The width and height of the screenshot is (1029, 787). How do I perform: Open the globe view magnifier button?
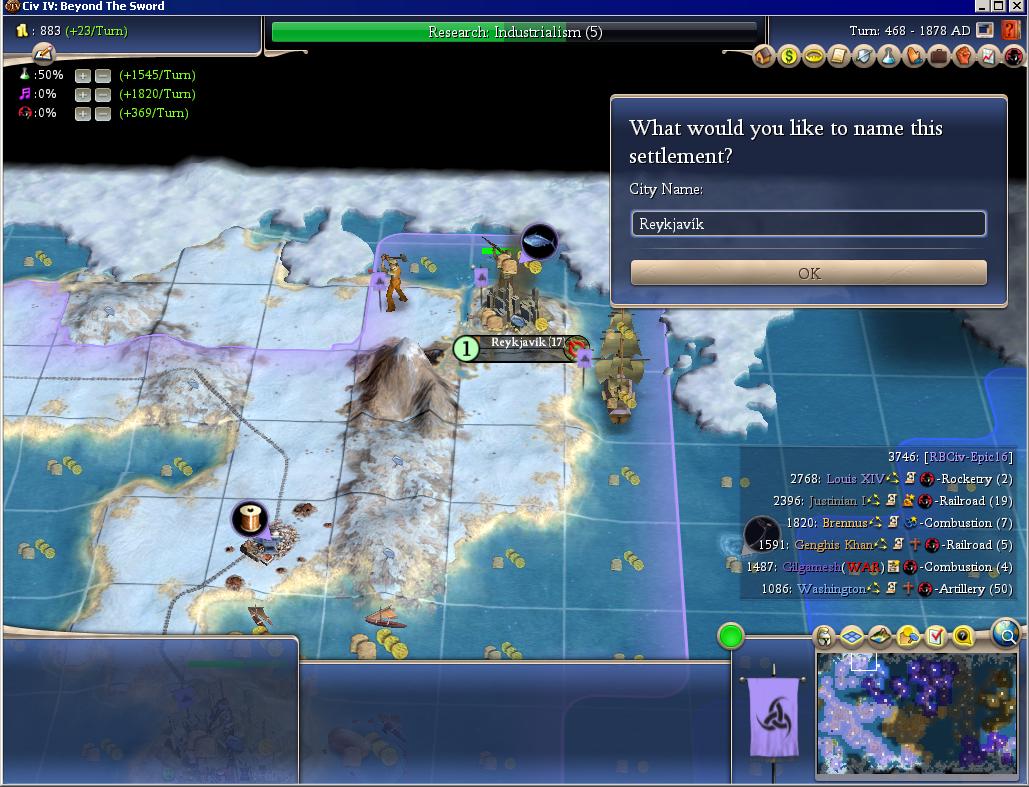tap(1006, 634)
